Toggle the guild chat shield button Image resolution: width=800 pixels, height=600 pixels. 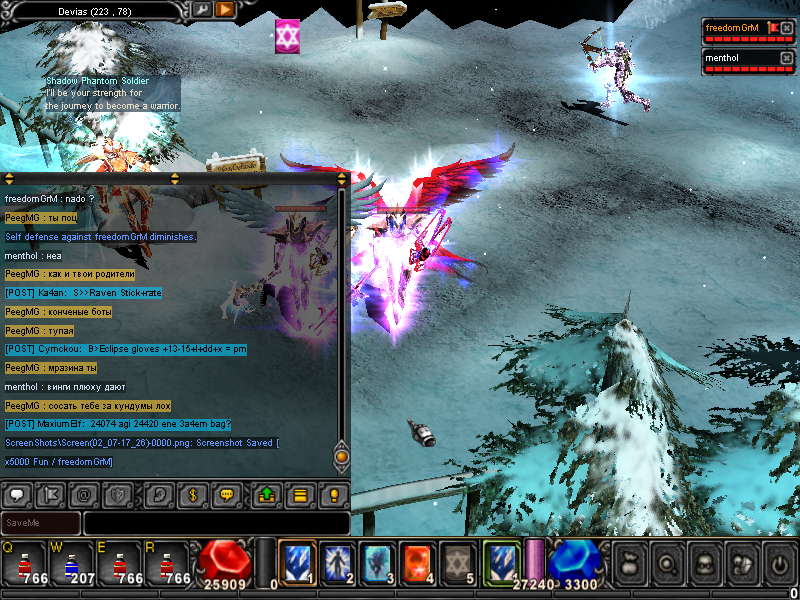[117, 494]
